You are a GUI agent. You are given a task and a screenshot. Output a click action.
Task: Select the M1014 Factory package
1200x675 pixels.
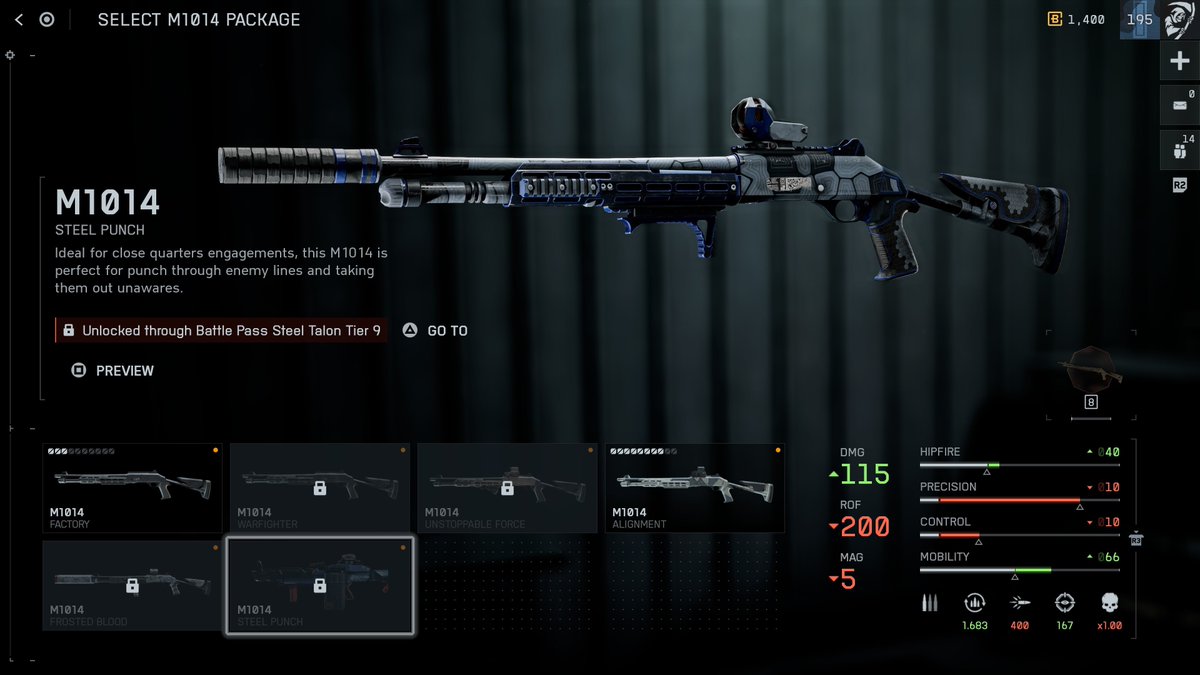coord(132,488)
